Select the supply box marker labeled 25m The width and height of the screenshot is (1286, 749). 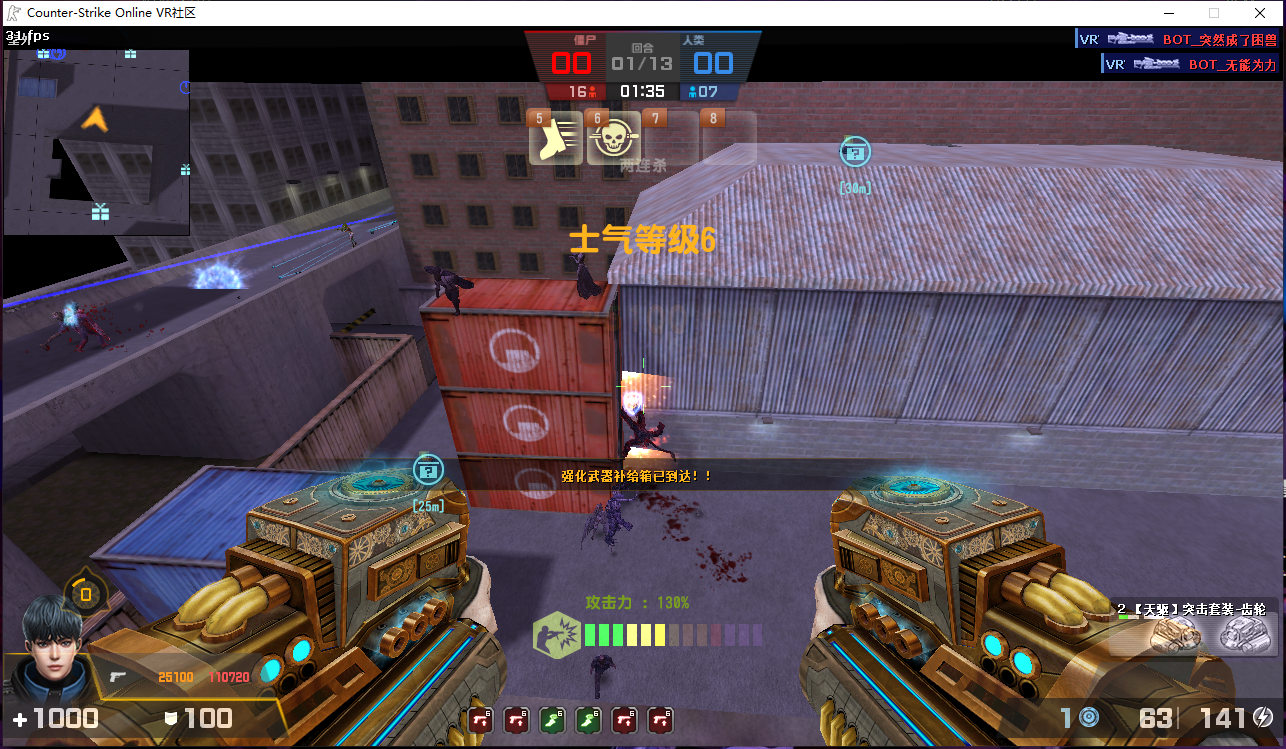pos(428,469)
